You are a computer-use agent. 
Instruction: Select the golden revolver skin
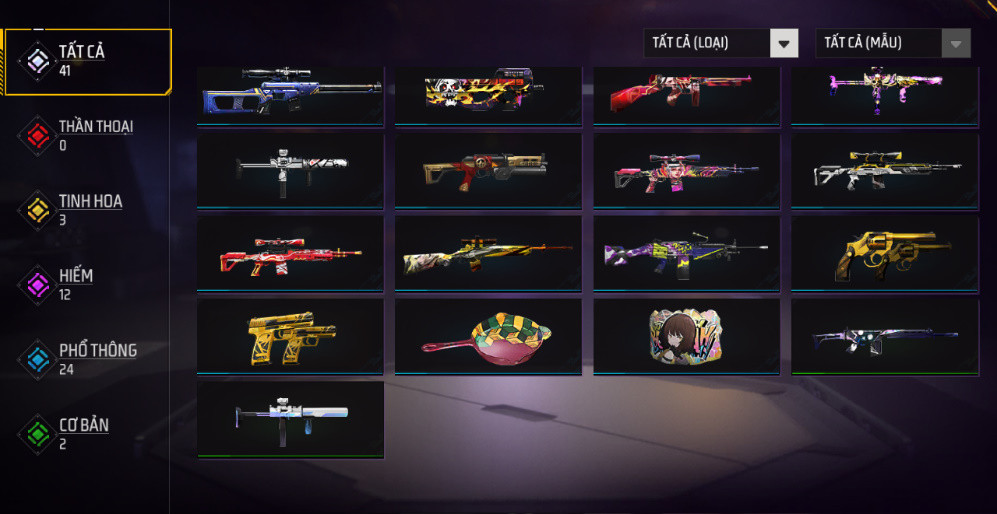click(885, 254)
